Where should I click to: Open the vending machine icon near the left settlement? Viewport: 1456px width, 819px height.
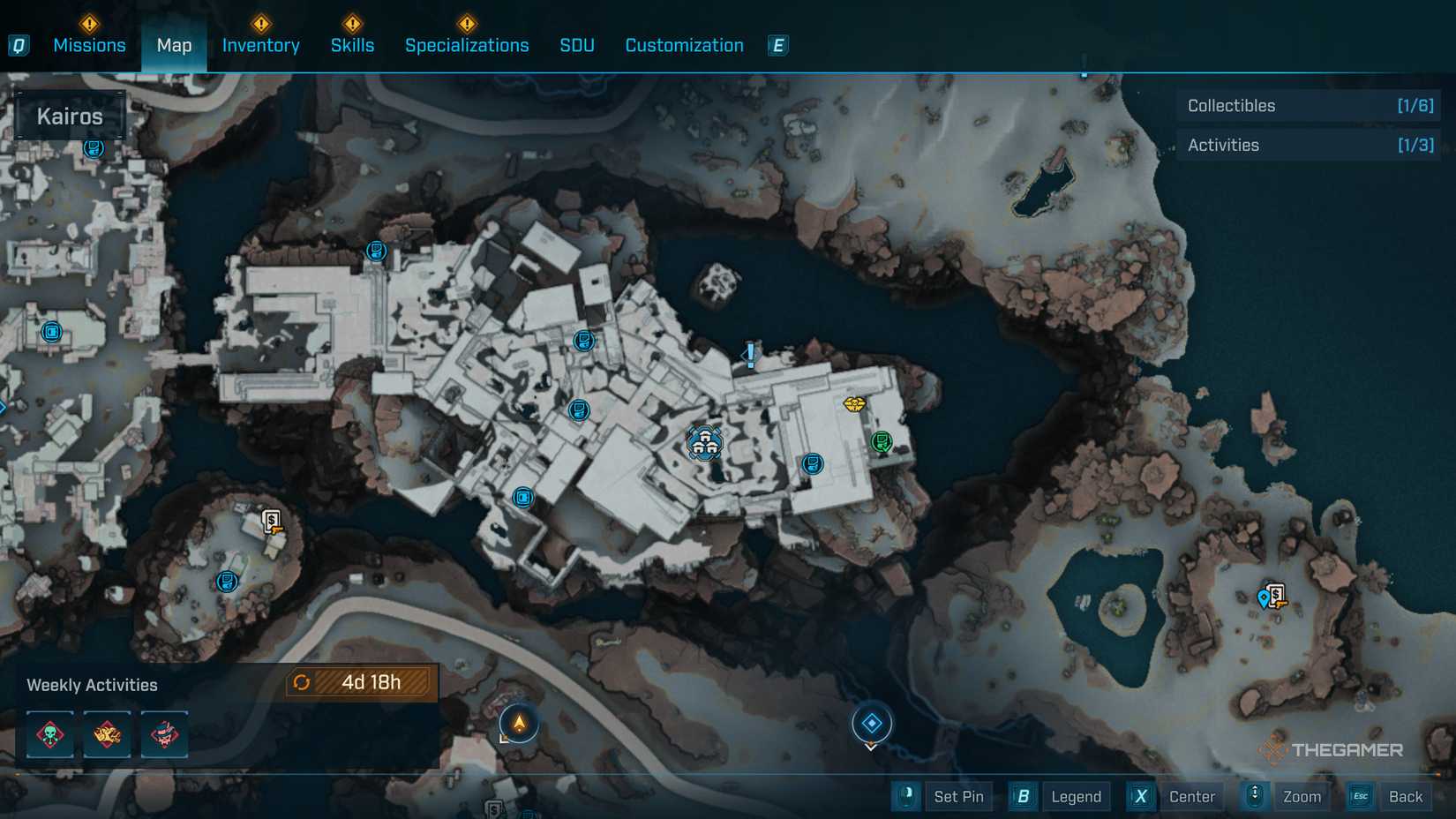(272, 523)
